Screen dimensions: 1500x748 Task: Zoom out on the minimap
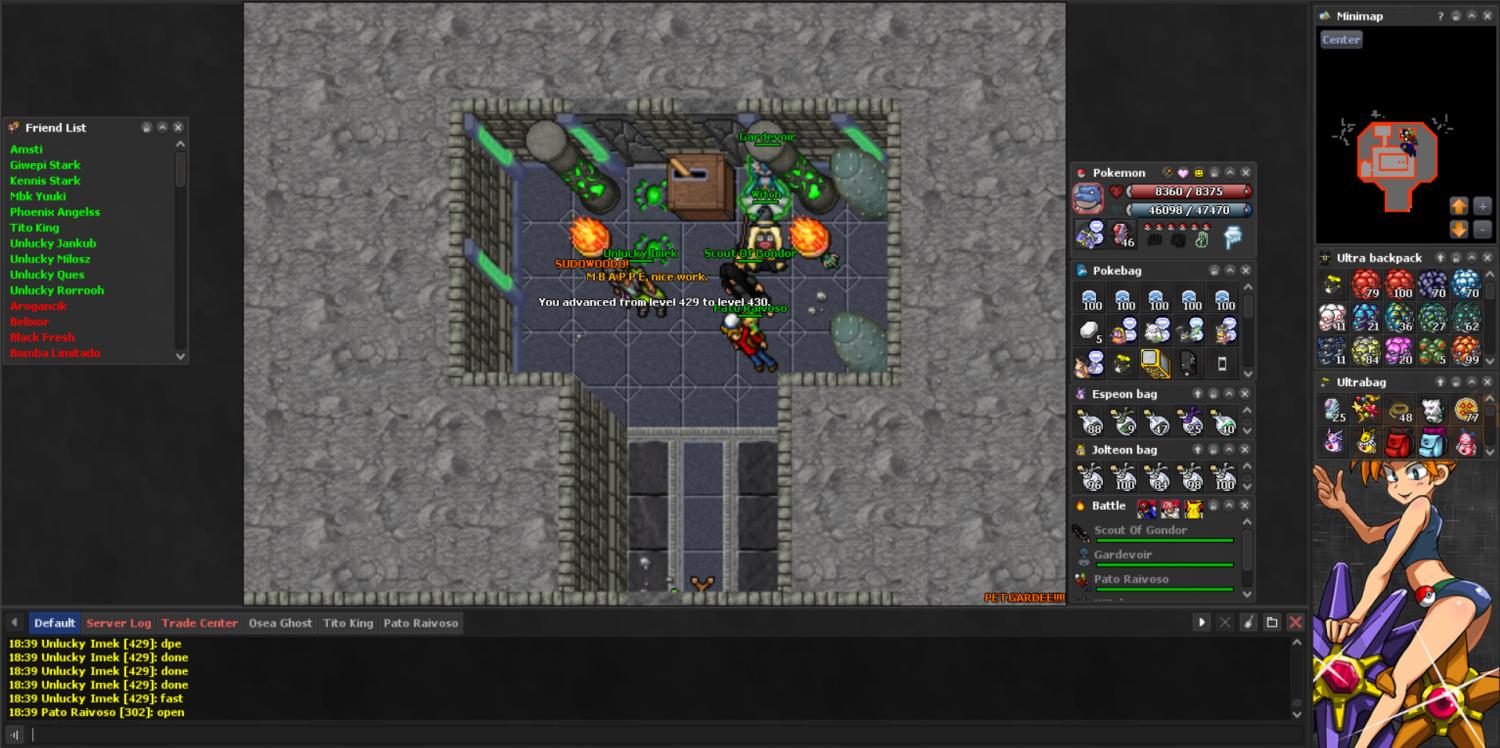1482,229
